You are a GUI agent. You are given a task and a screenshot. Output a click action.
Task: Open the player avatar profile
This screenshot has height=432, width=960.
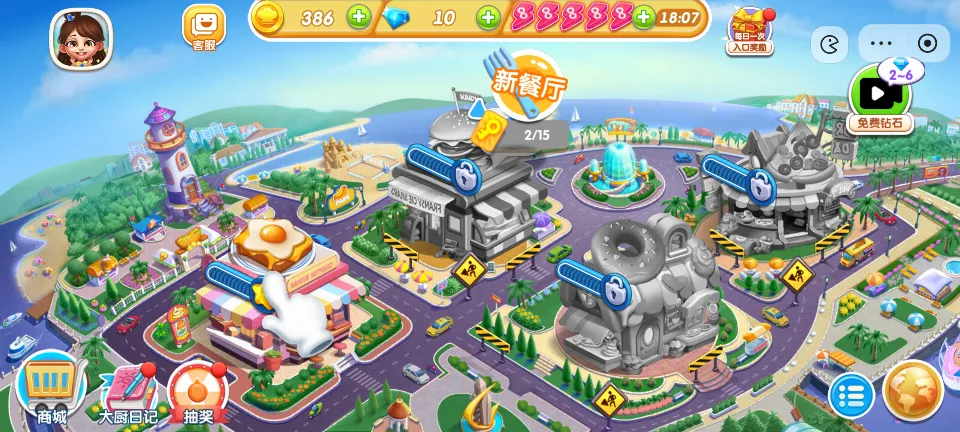tap(81, 38)
